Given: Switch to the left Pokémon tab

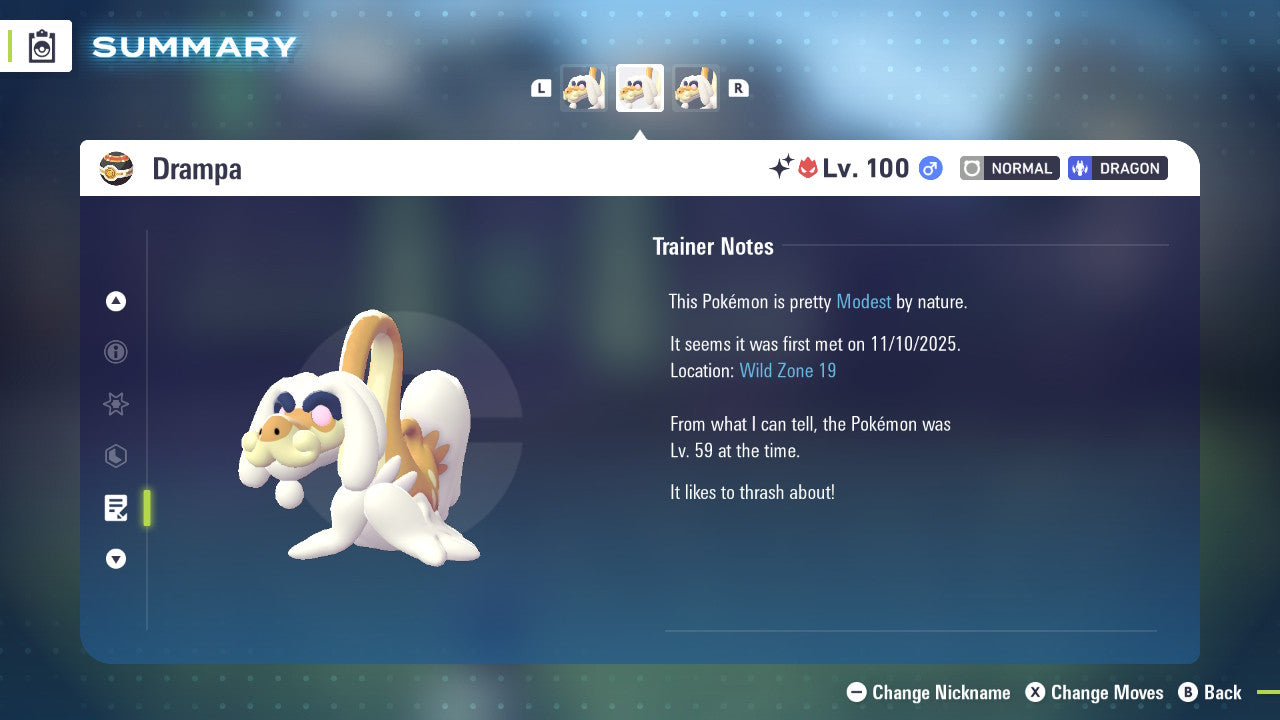Looking at the screenshot, I should click(x=584, y=87).
